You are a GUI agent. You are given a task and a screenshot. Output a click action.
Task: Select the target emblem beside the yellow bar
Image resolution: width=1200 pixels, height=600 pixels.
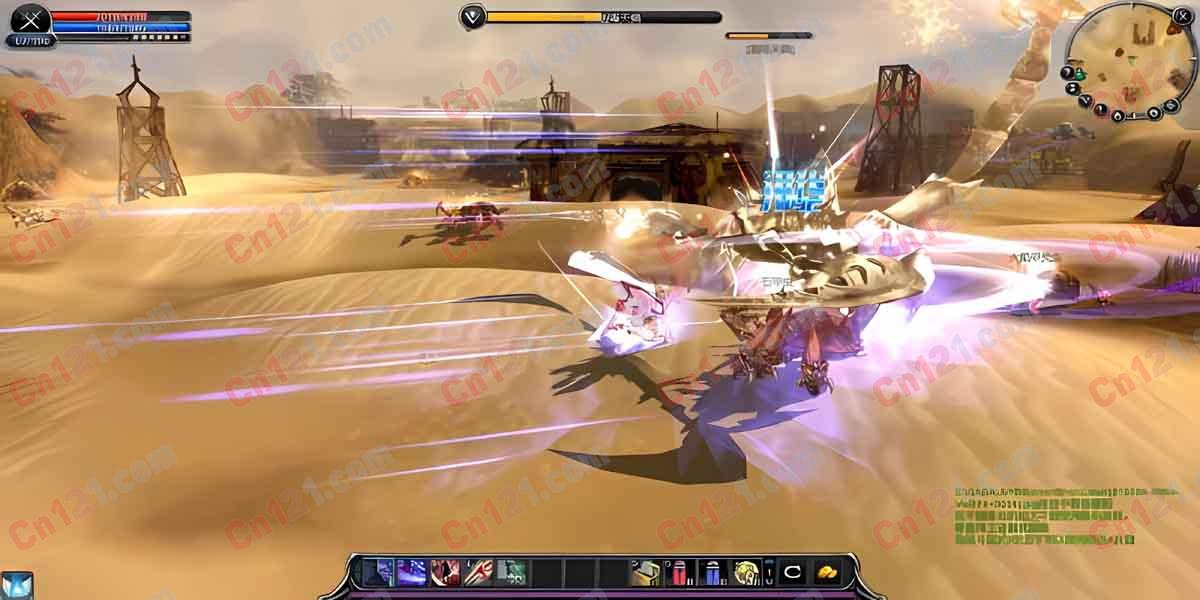[x=472, y=16]
